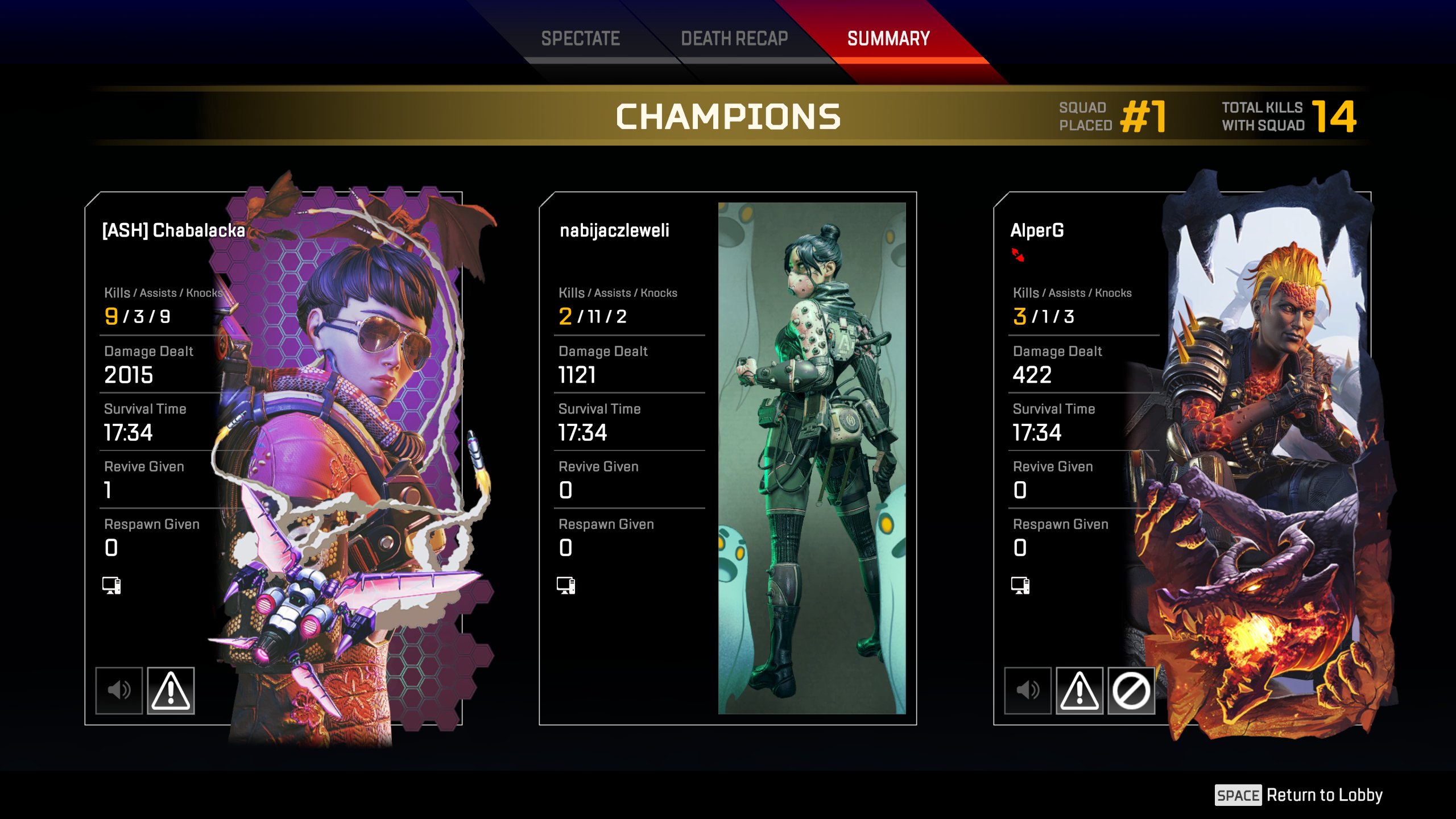The width and height of the screenshot is (1456, 819).
Task: Mute [ASH] Chabalacka's voice chat
Action: tap(119, 690)
